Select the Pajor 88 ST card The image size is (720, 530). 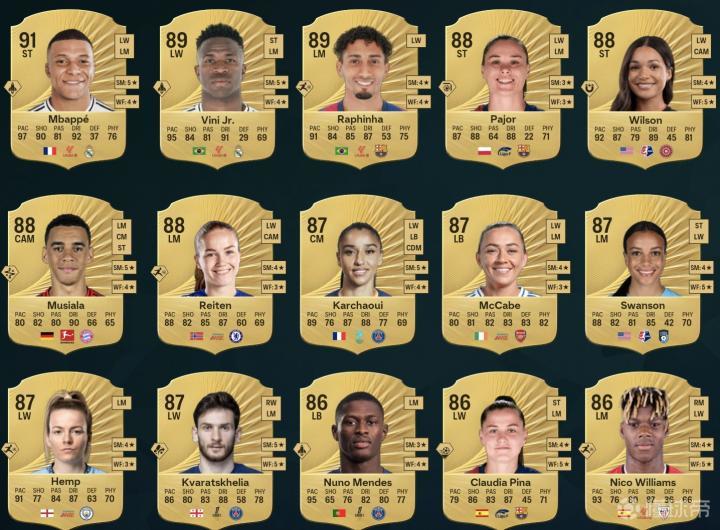(503, 85)
